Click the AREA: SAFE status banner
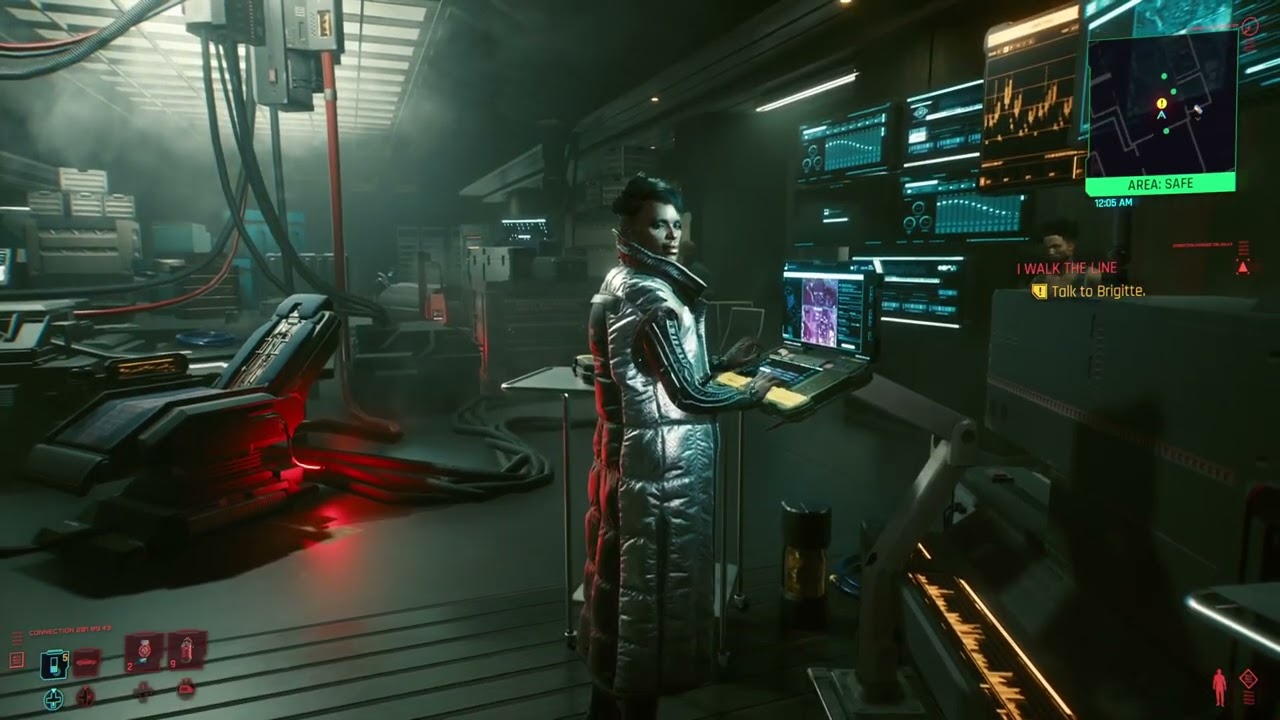Viewport: 1280px width, 720px height. [x=1161, y=184]
